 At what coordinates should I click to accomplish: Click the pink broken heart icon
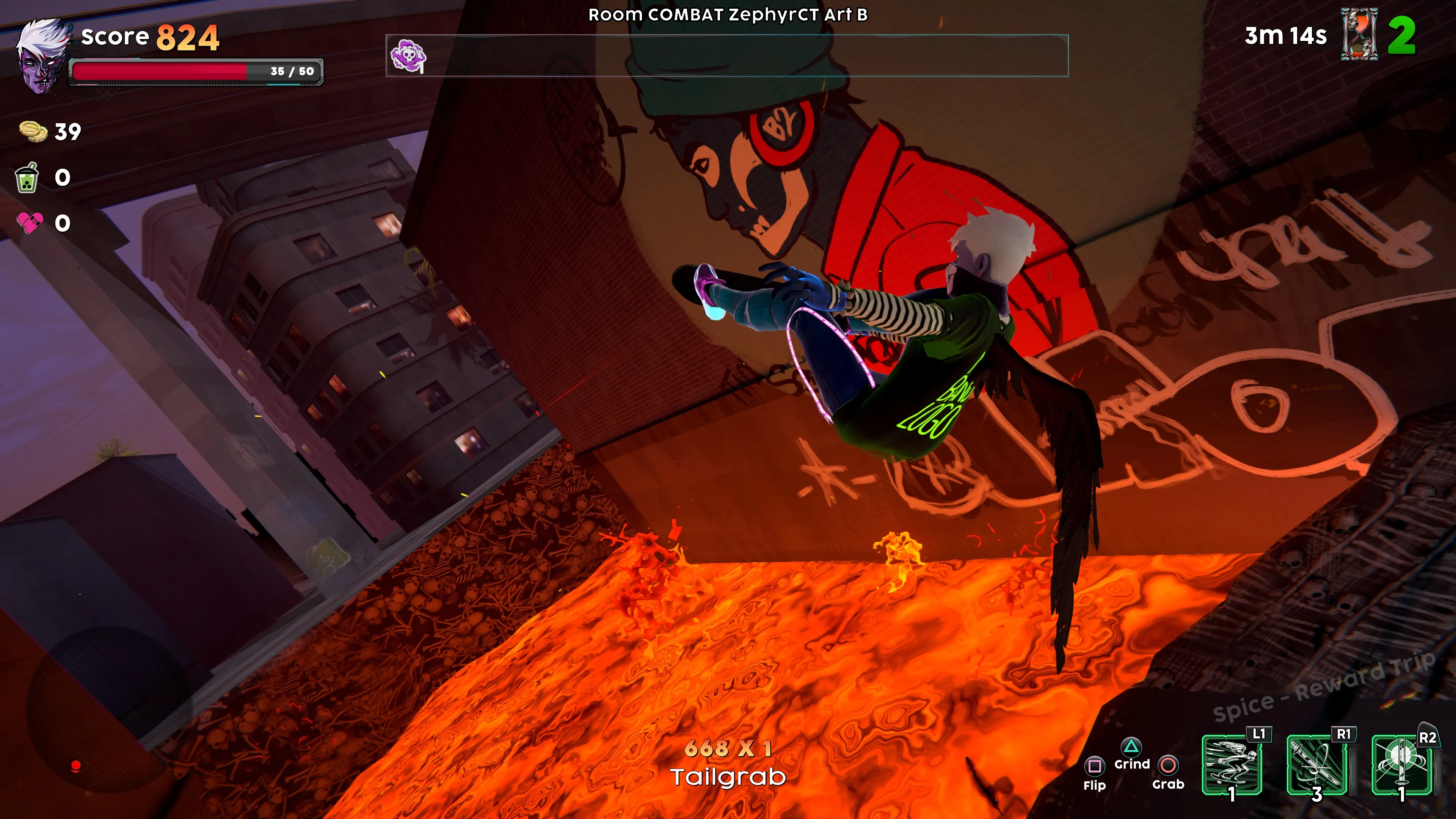click(x=30, y=223)
